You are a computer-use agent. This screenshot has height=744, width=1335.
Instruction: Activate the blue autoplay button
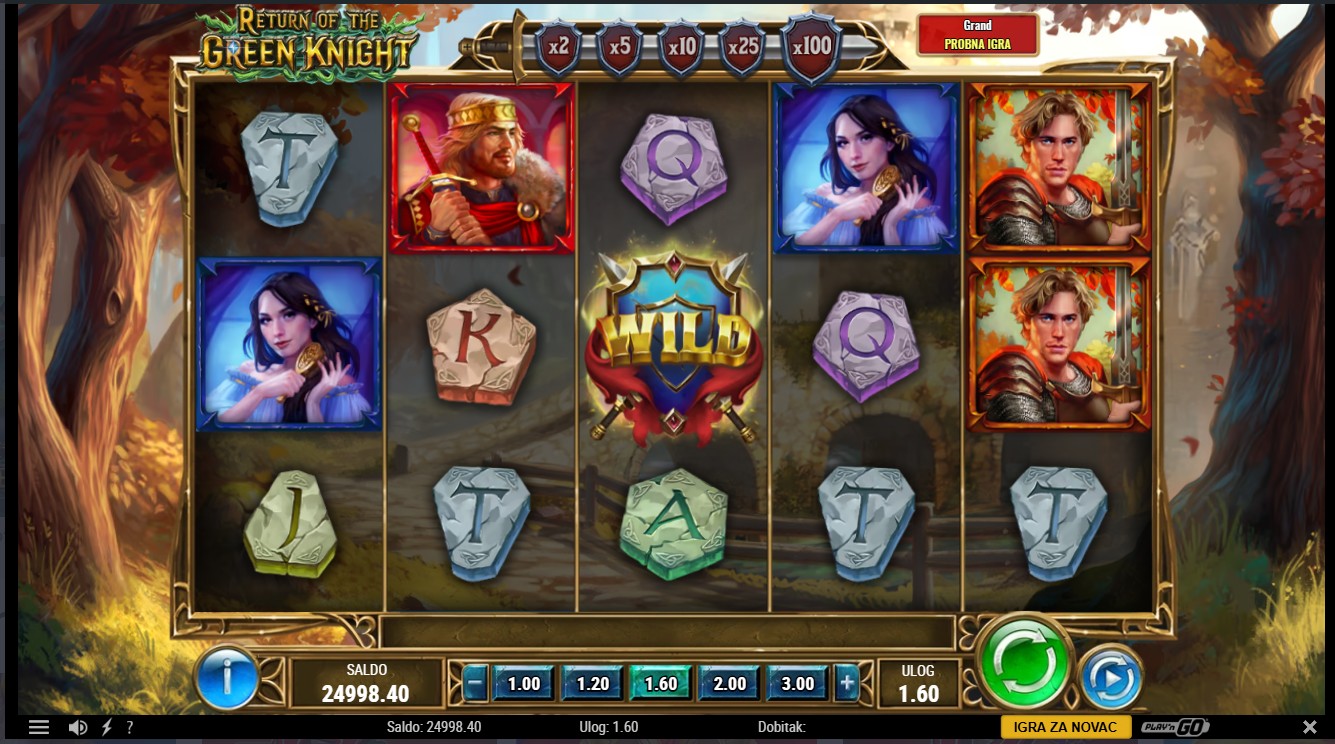(1111, 680)
